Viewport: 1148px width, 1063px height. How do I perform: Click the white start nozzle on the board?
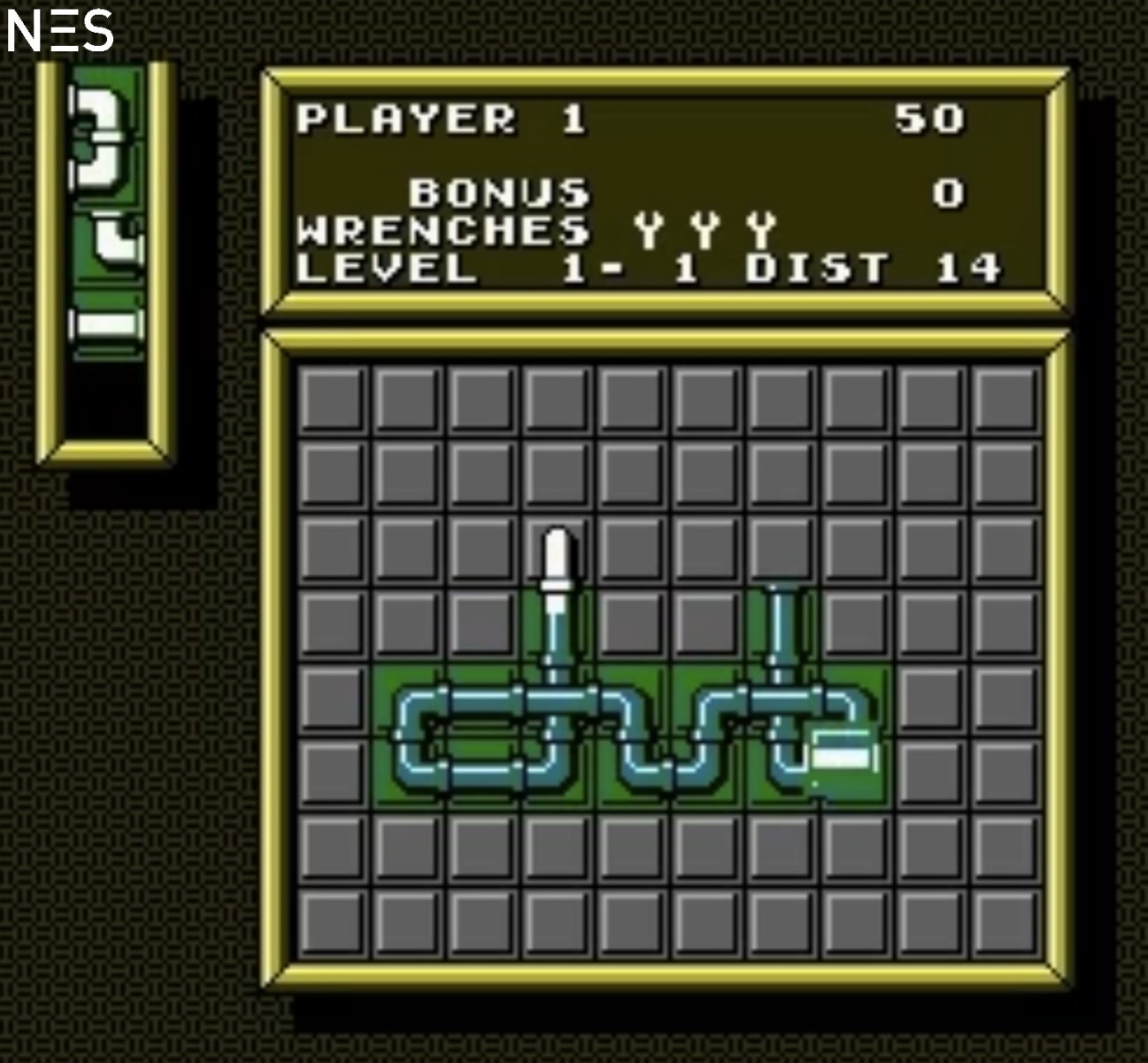click(x=556, y=565)
